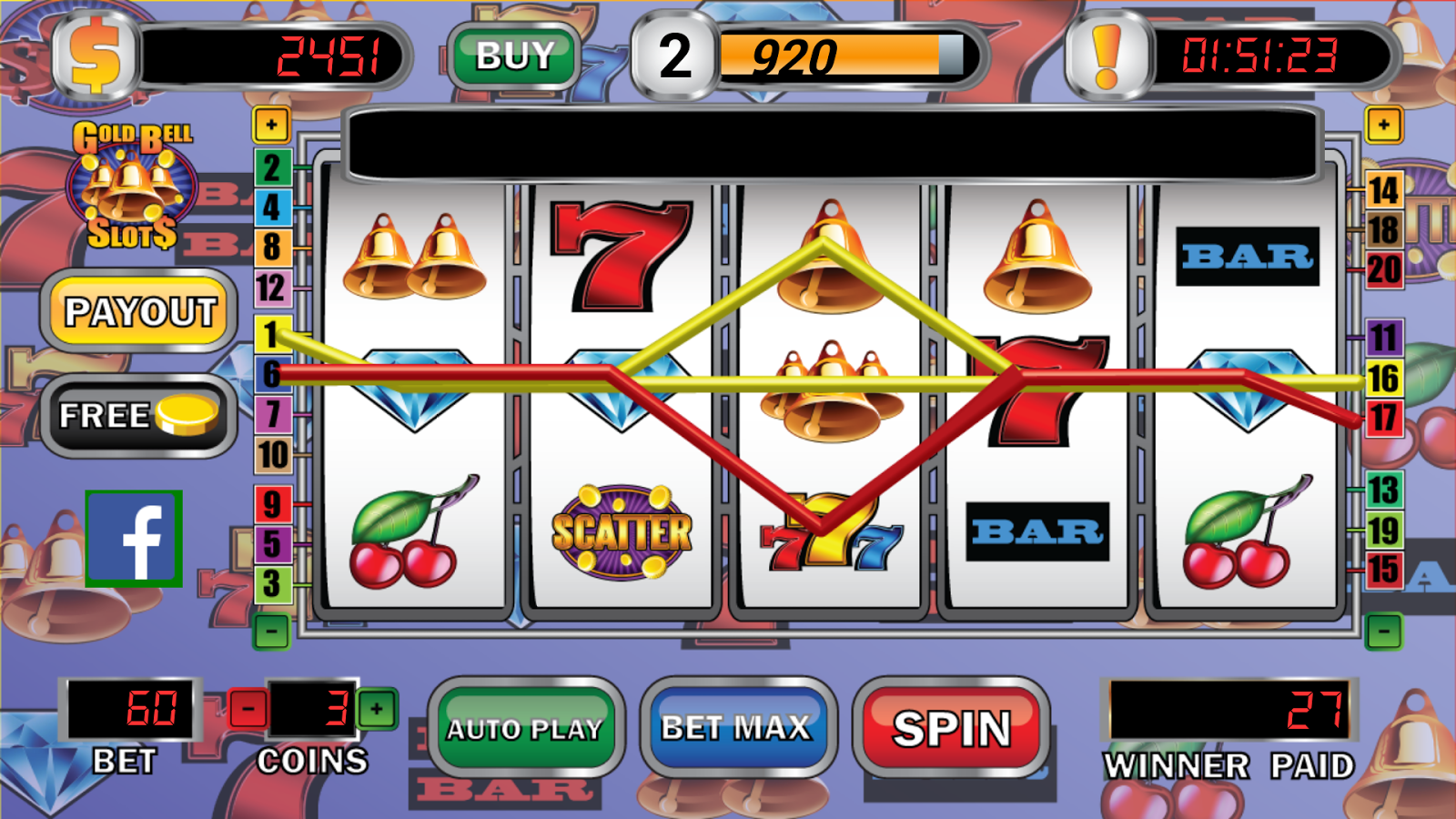This screenshot has height=819, width=1456.
Task: Start AUTO PLAY mode
Action: (525, 728)
